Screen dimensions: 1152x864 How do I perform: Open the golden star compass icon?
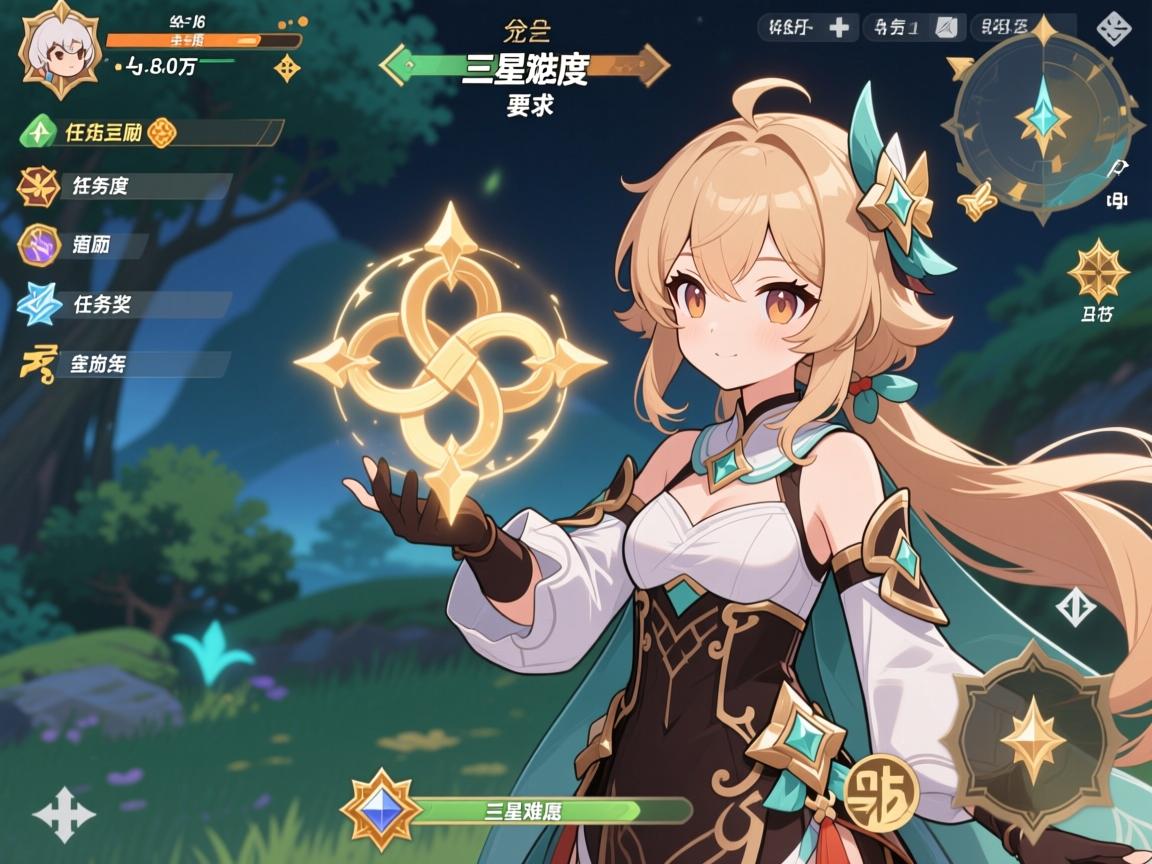click(1097, 271)
